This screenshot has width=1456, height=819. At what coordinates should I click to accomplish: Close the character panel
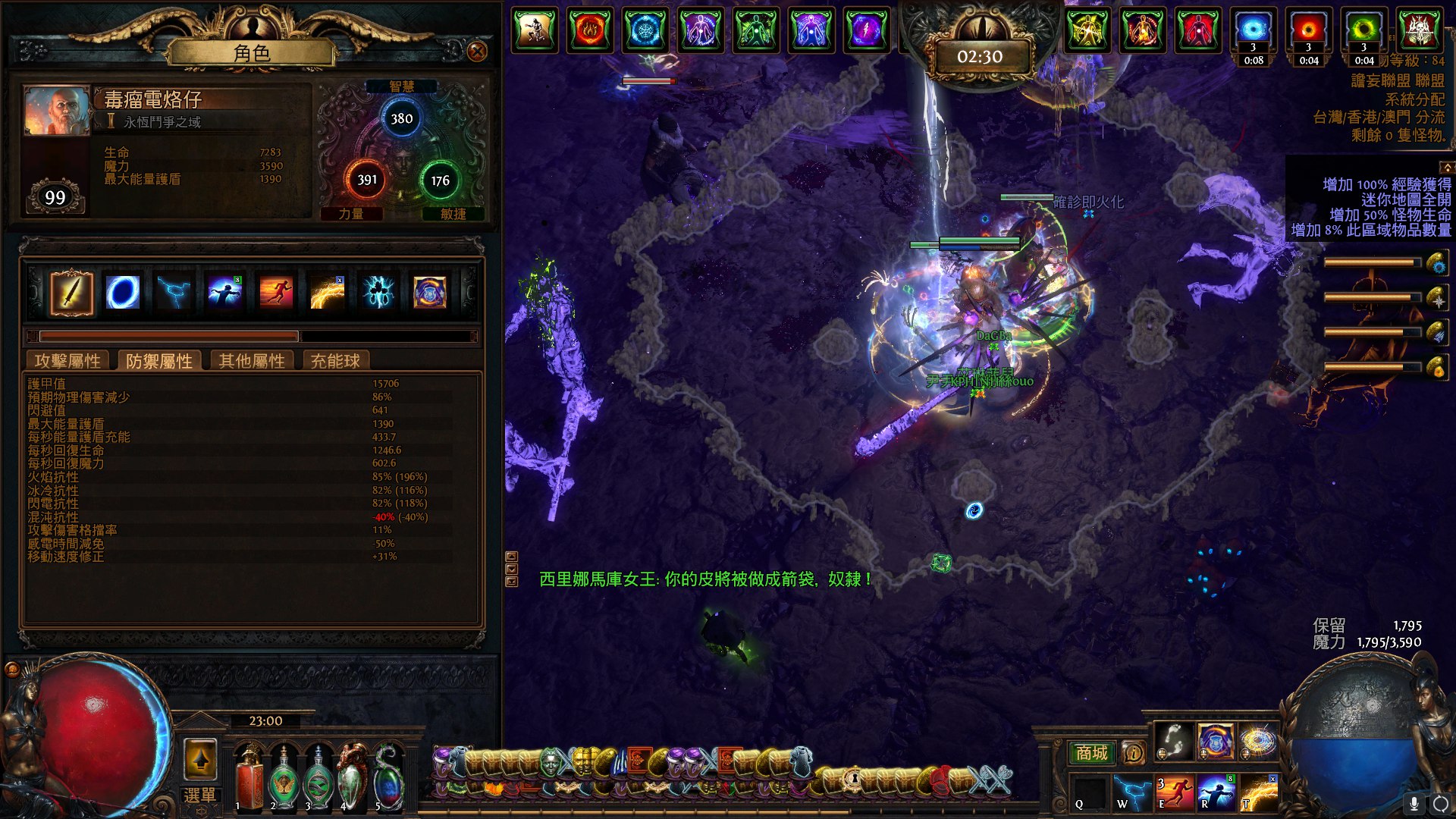point(477,51)
